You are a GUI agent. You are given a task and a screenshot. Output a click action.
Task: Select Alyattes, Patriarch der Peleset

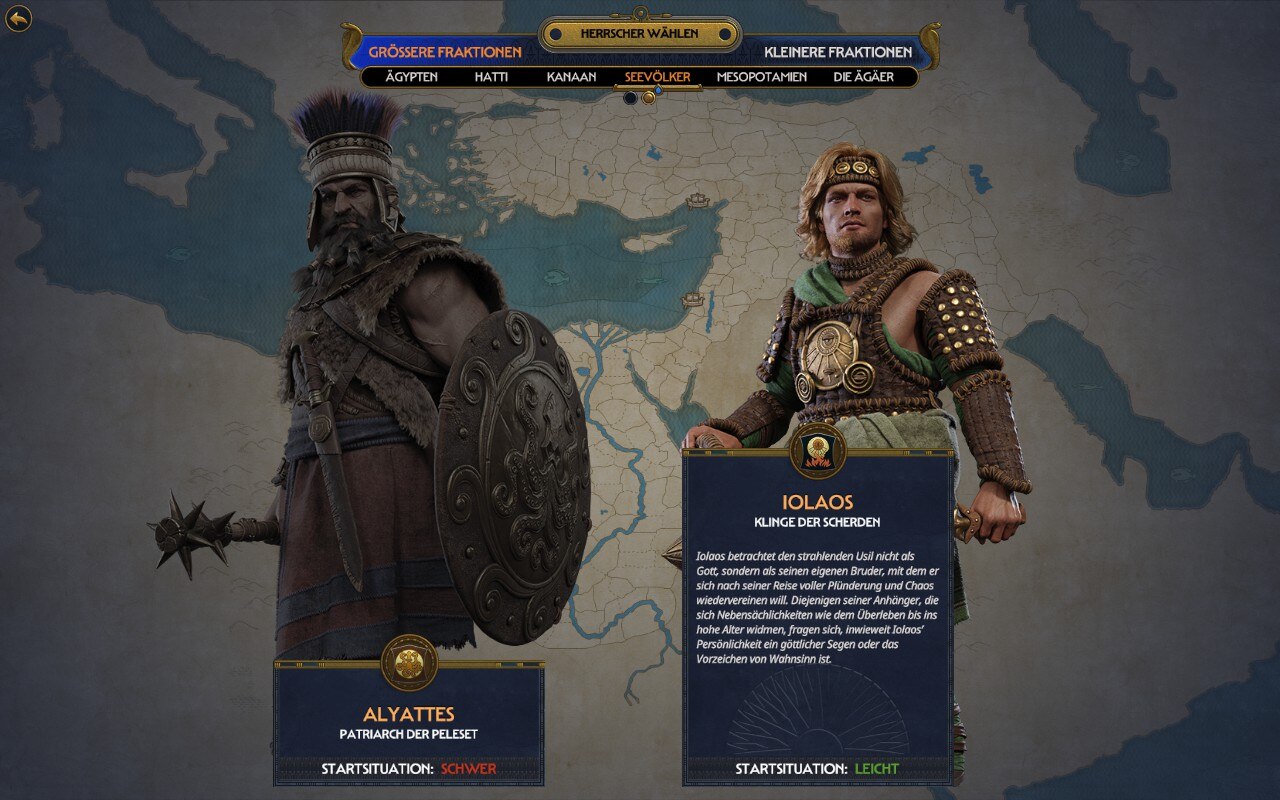[x=409, y=723]
